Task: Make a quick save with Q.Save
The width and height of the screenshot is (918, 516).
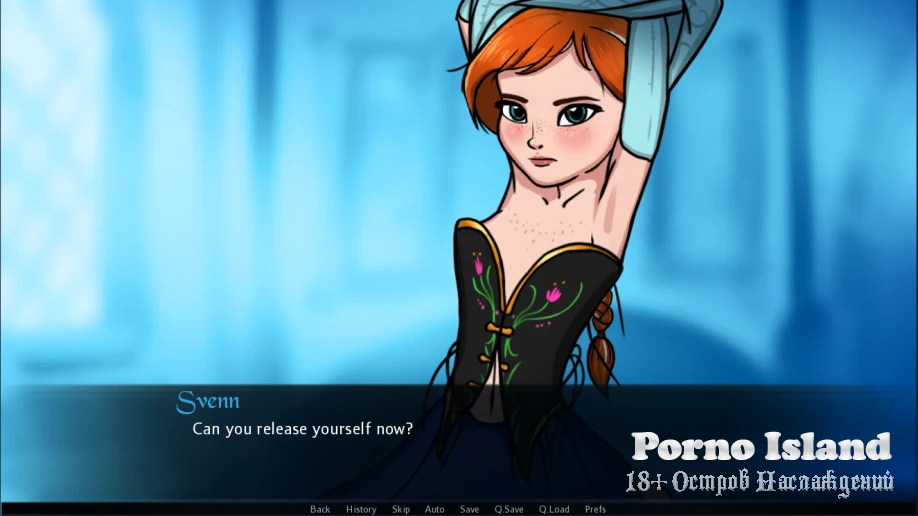Action: coord(509,509)
